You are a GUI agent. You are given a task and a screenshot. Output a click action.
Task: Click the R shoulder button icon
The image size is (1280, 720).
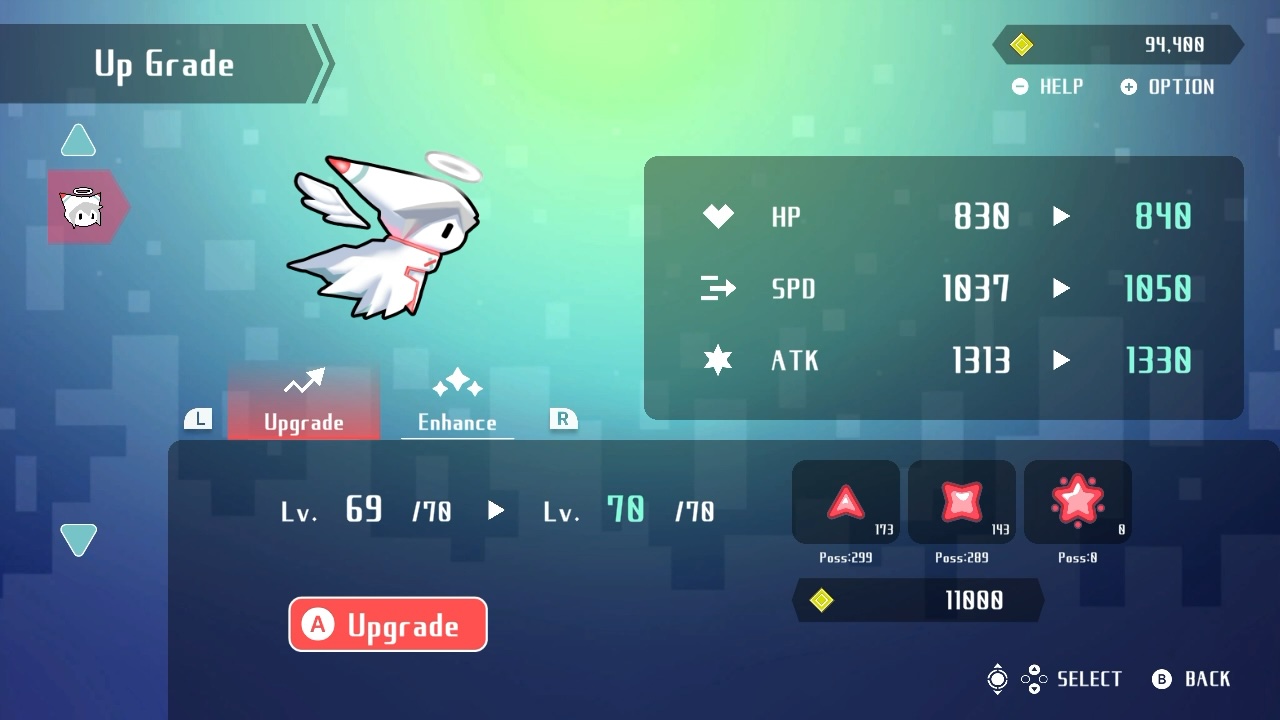pos(561,419)
